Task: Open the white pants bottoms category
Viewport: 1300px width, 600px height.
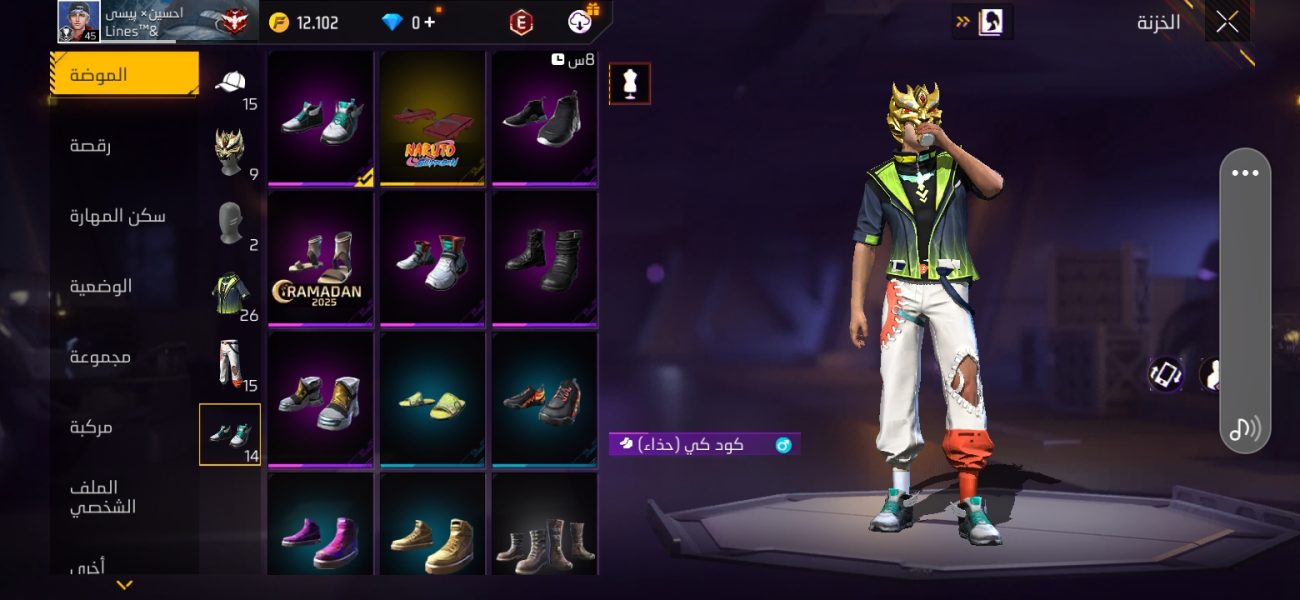Action: click(x=230, y=362)
